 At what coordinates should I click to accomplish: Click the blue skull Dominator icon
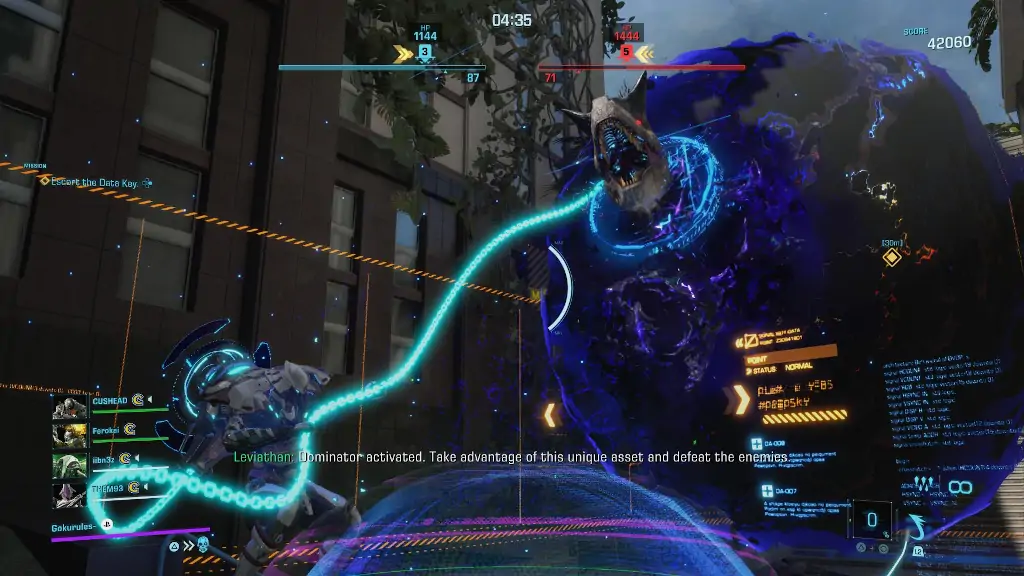[200, 546]
